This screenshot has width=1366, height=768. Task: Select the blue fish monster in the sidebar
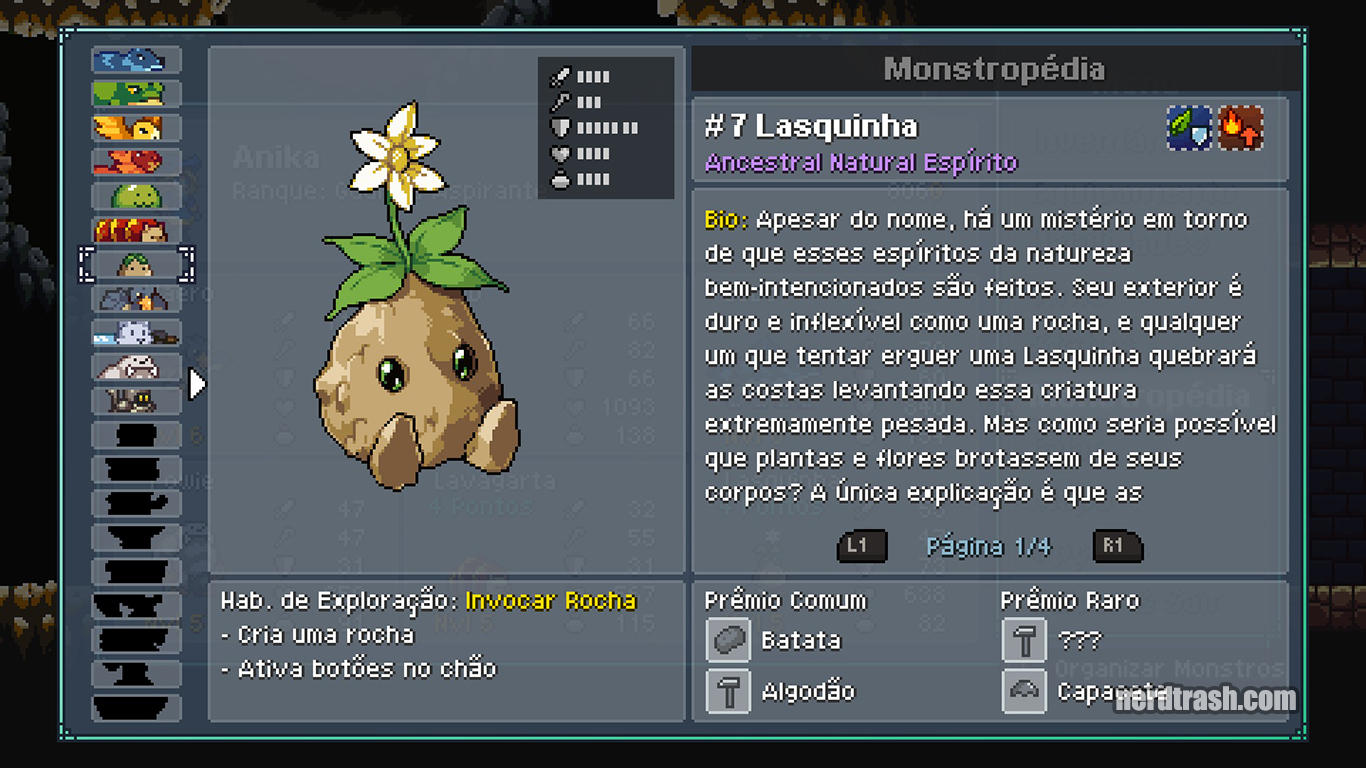click(135, 60)
